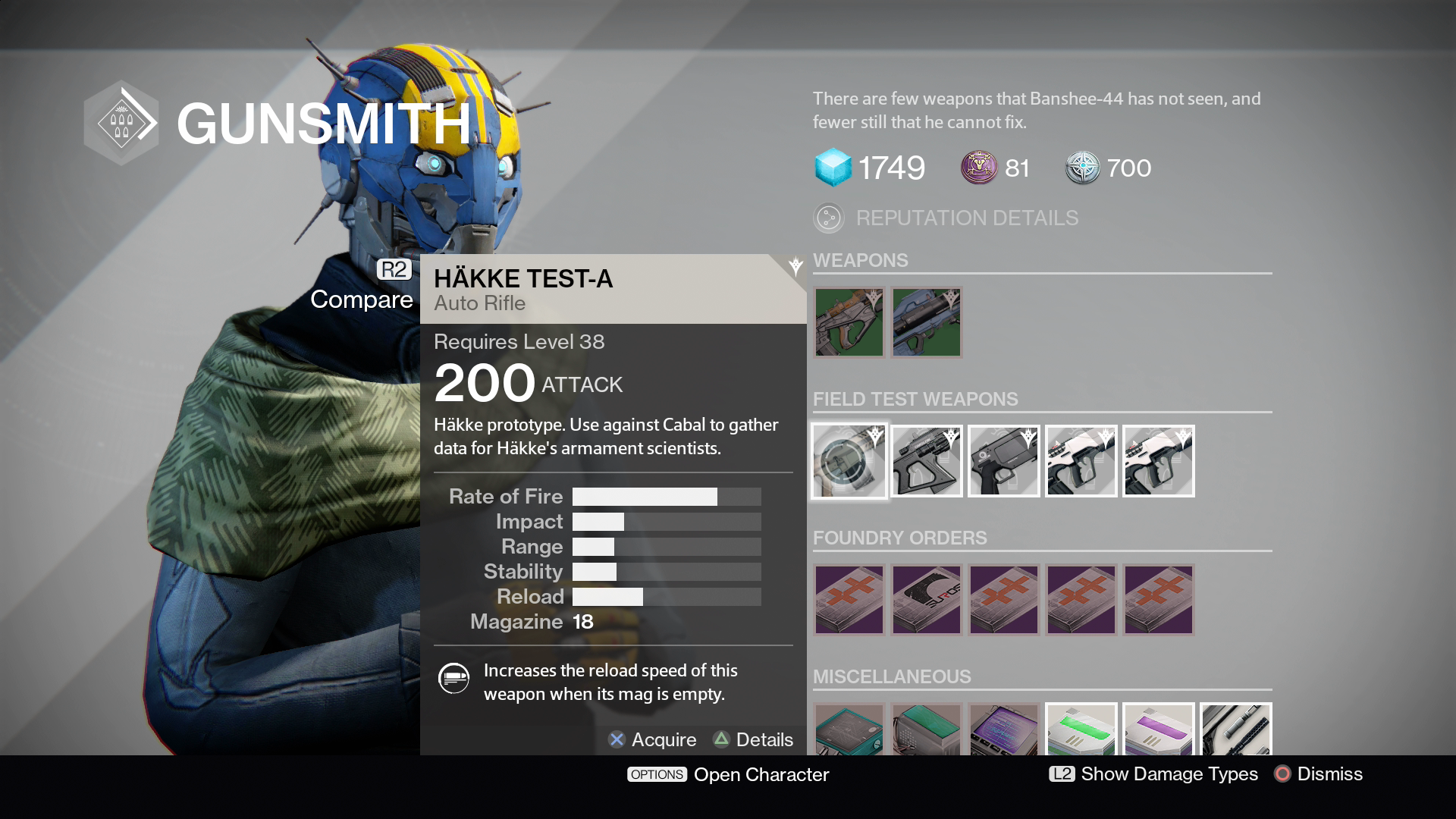Select the blue scoped rifle under Weapons

tap(926, 322)
